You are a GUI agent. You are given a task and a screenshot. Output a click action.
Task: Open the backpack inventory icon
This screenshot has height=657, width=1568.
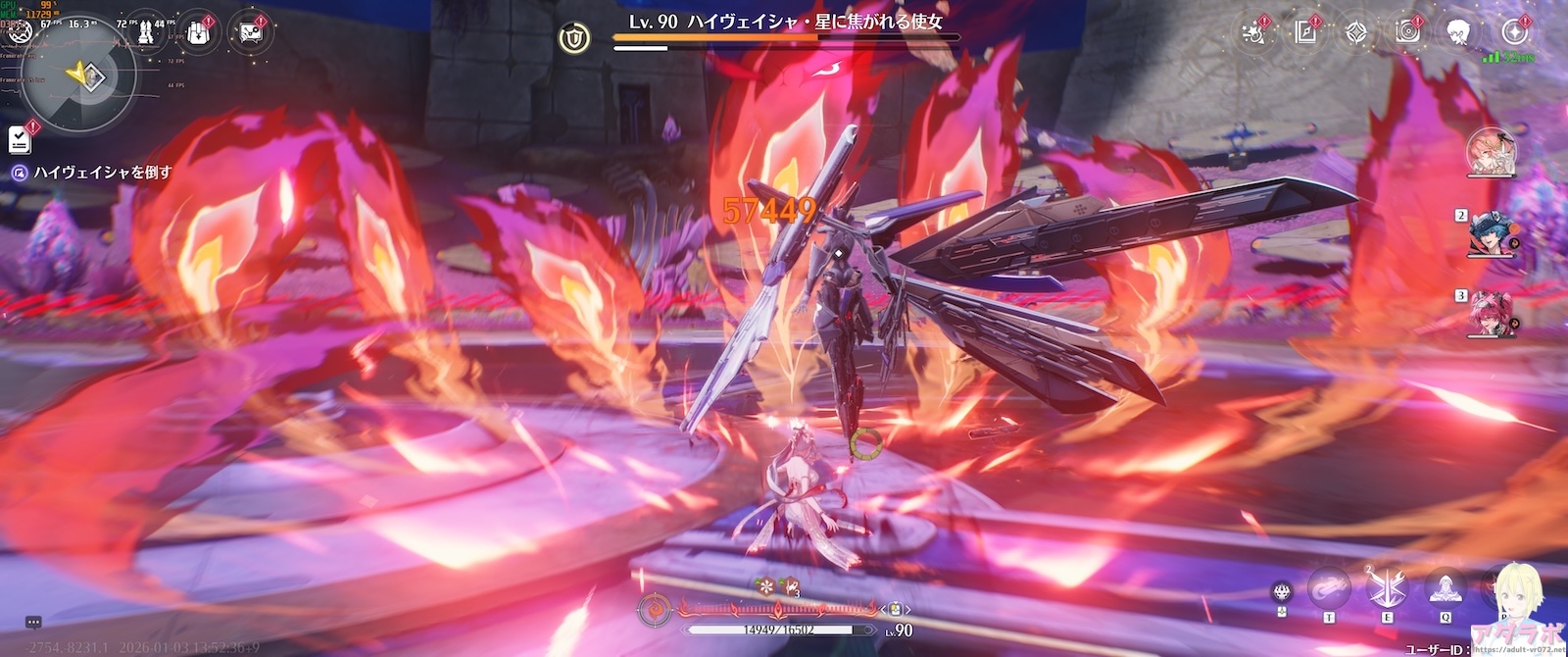coord(198,32)
